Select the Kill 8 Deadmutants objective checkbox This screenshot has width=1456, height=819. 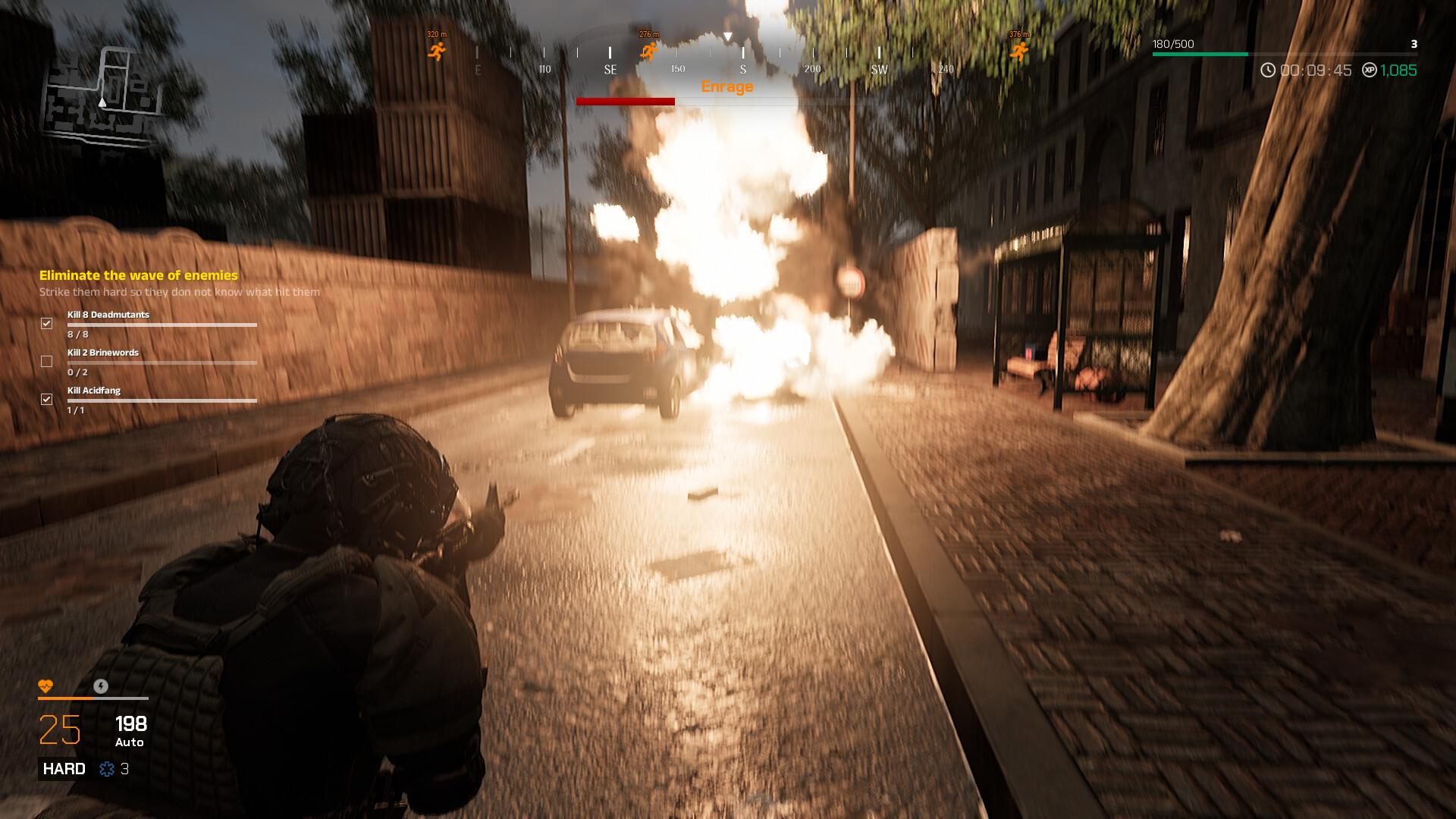click(47, 324)
